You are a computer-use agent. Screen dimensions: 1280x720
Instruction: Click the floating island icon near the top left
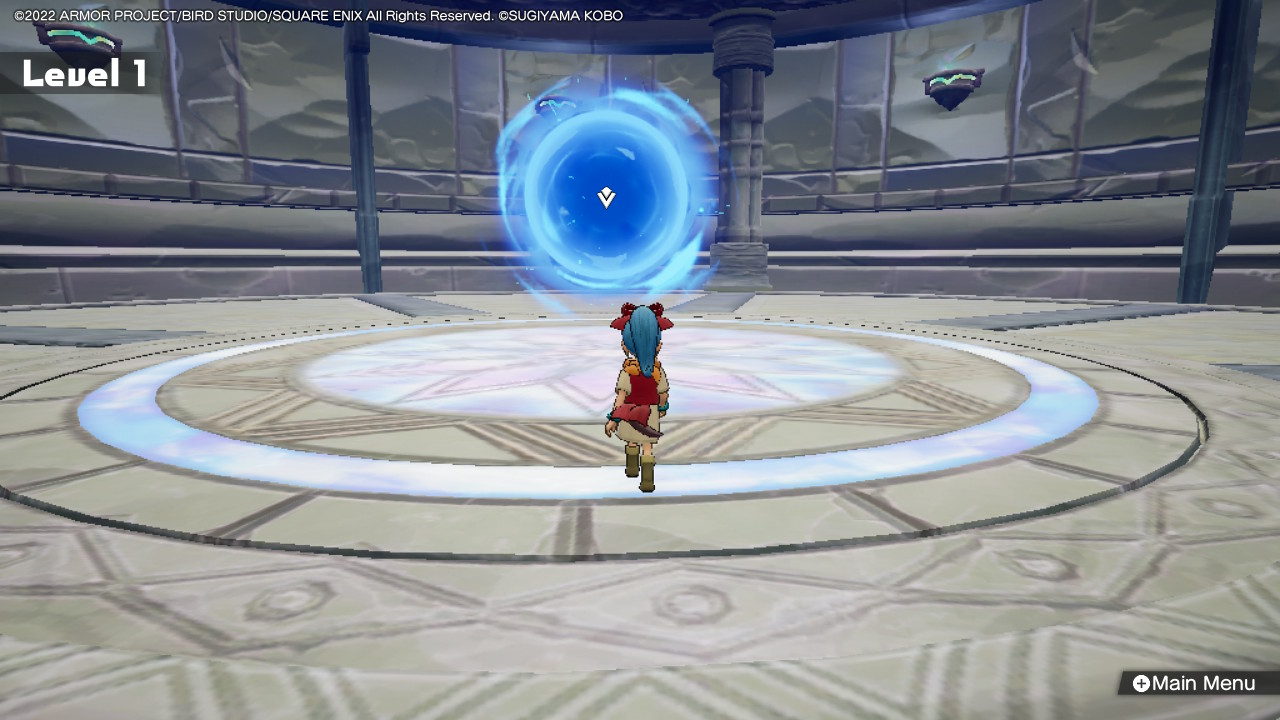[75, 42]
